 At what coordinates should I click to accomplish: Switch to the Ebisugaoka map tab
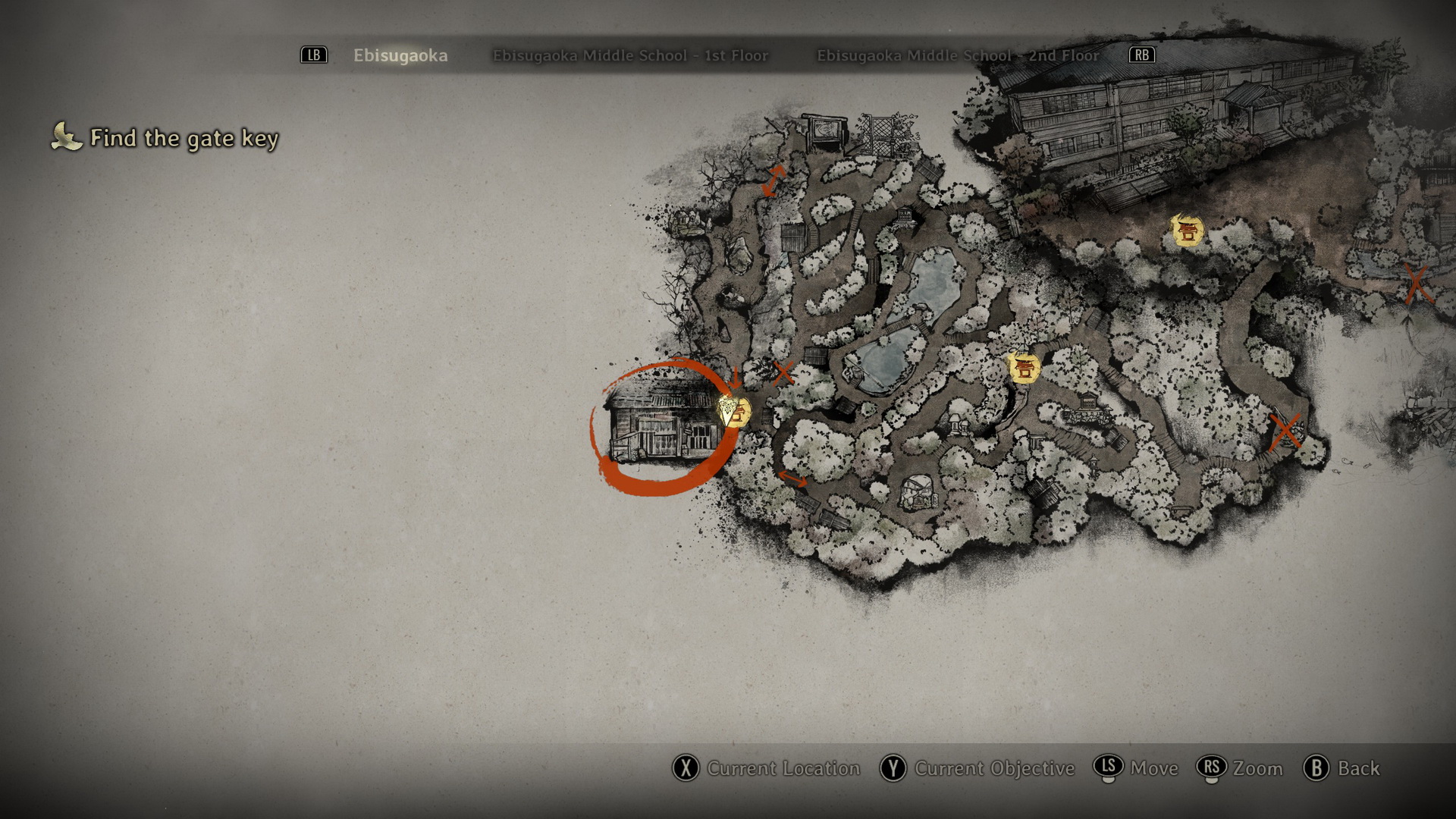400,55
